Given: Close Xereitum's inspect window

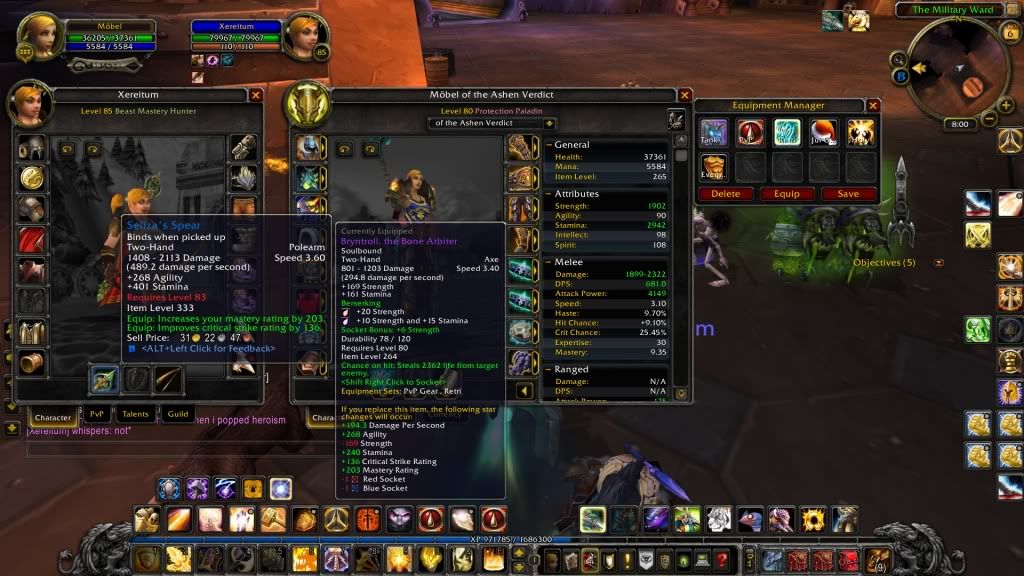Looking at the screenshot, I should (x=256, y=95).
